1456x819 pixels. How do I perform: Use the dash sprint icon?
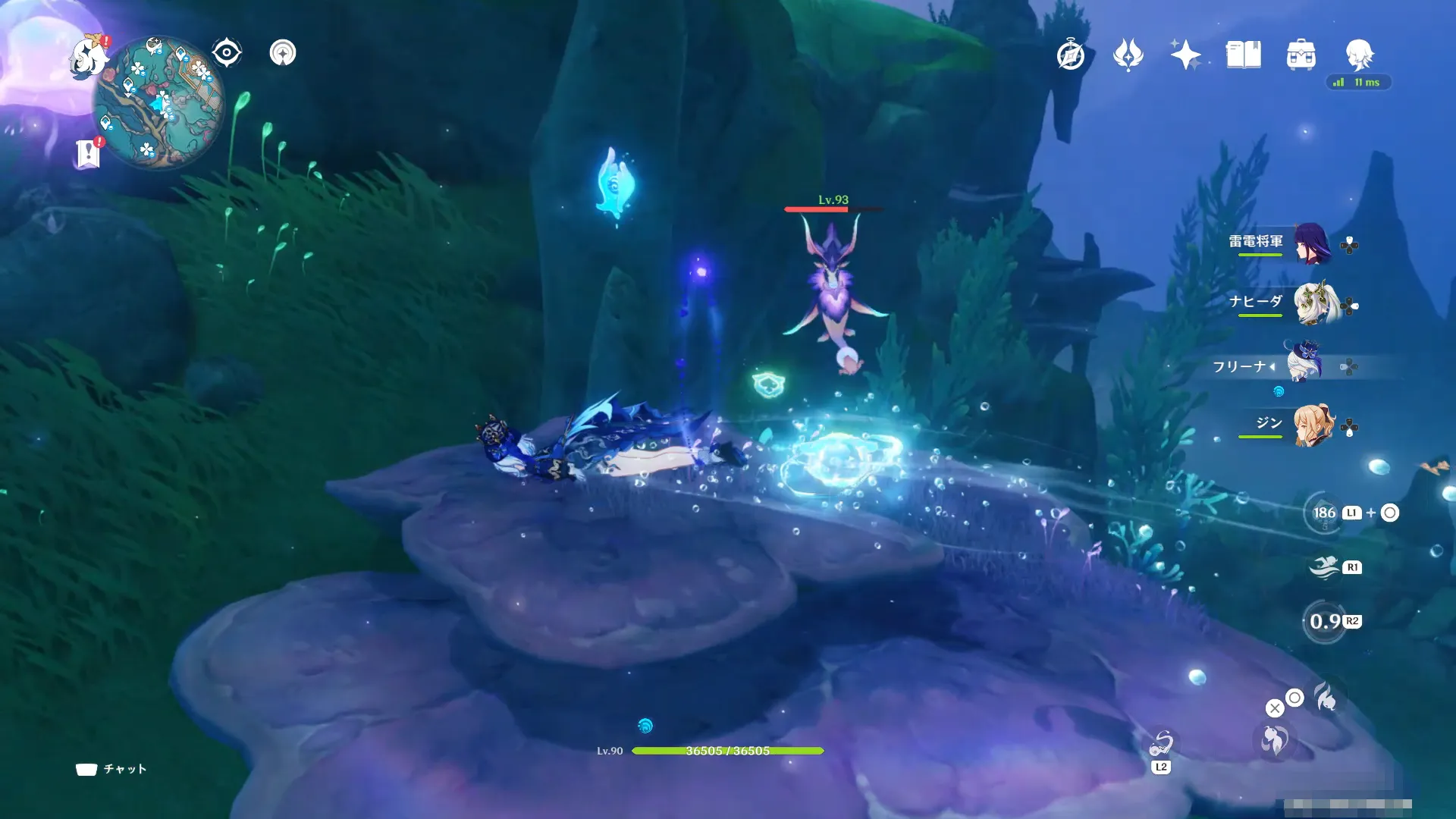[x=1325, y=567]
